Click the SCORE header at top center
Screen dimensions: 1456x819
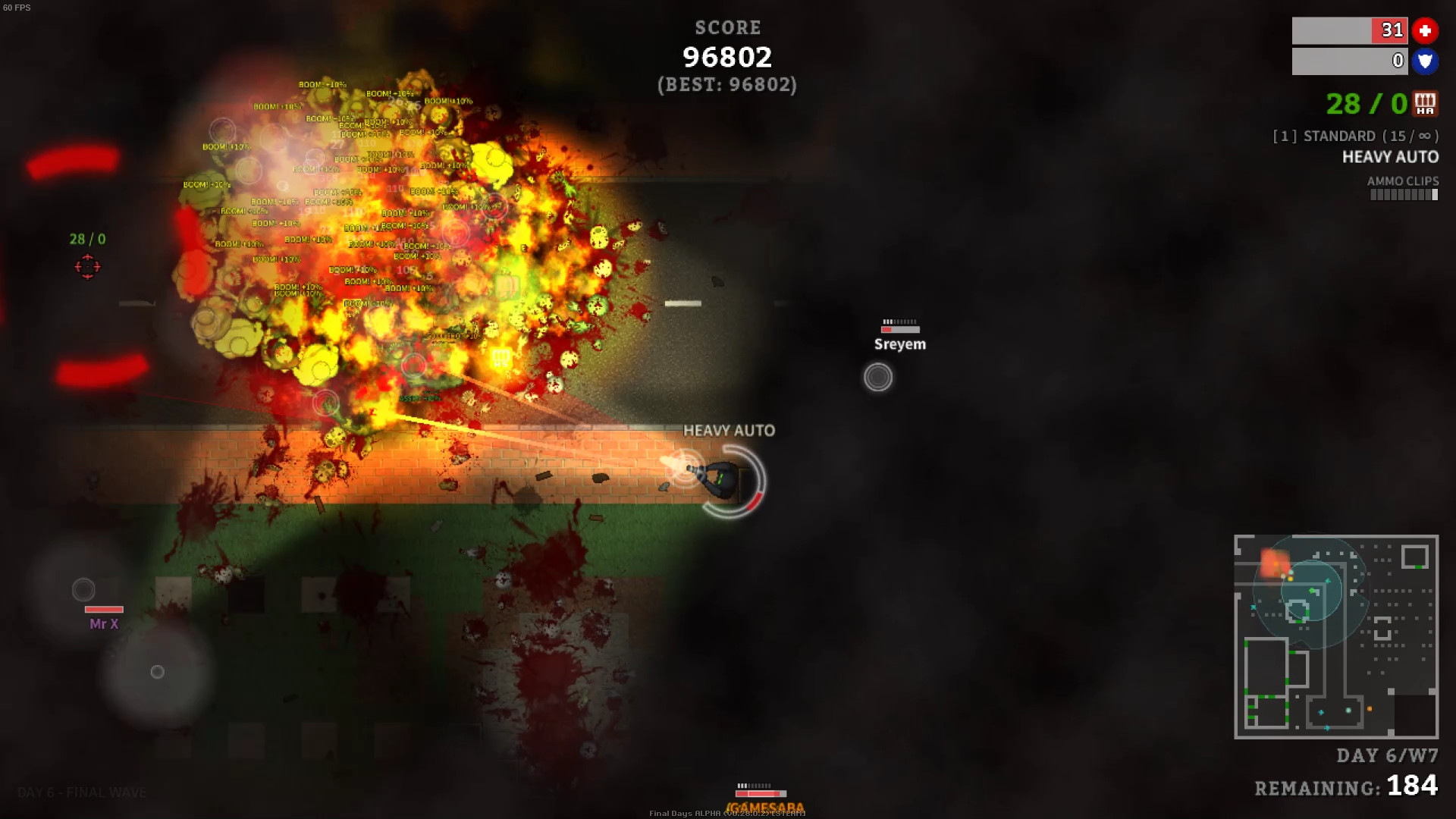(x=727, y=28)
